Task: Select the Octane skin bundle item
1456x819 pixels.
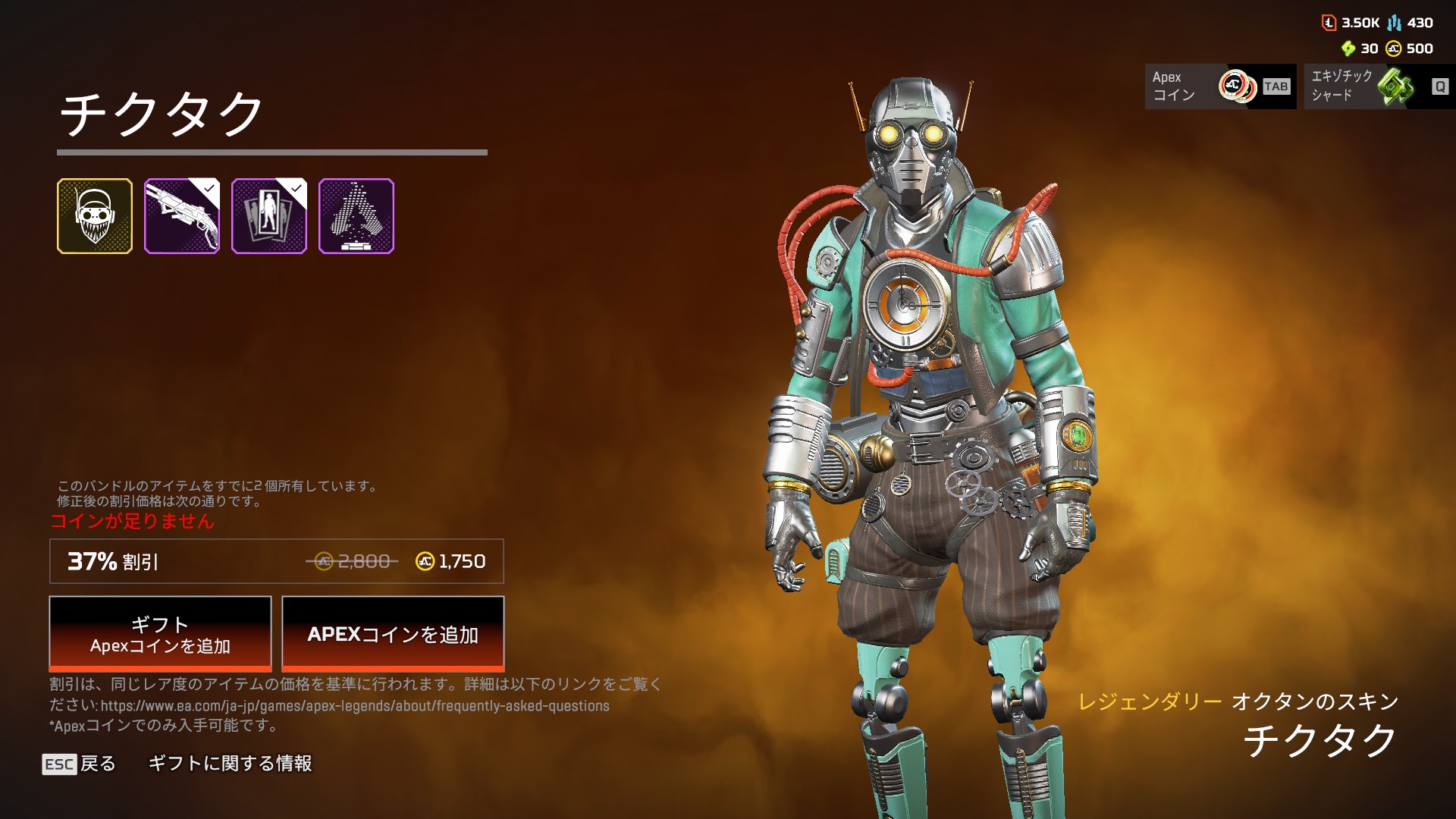Action: (x=95, y=216)
